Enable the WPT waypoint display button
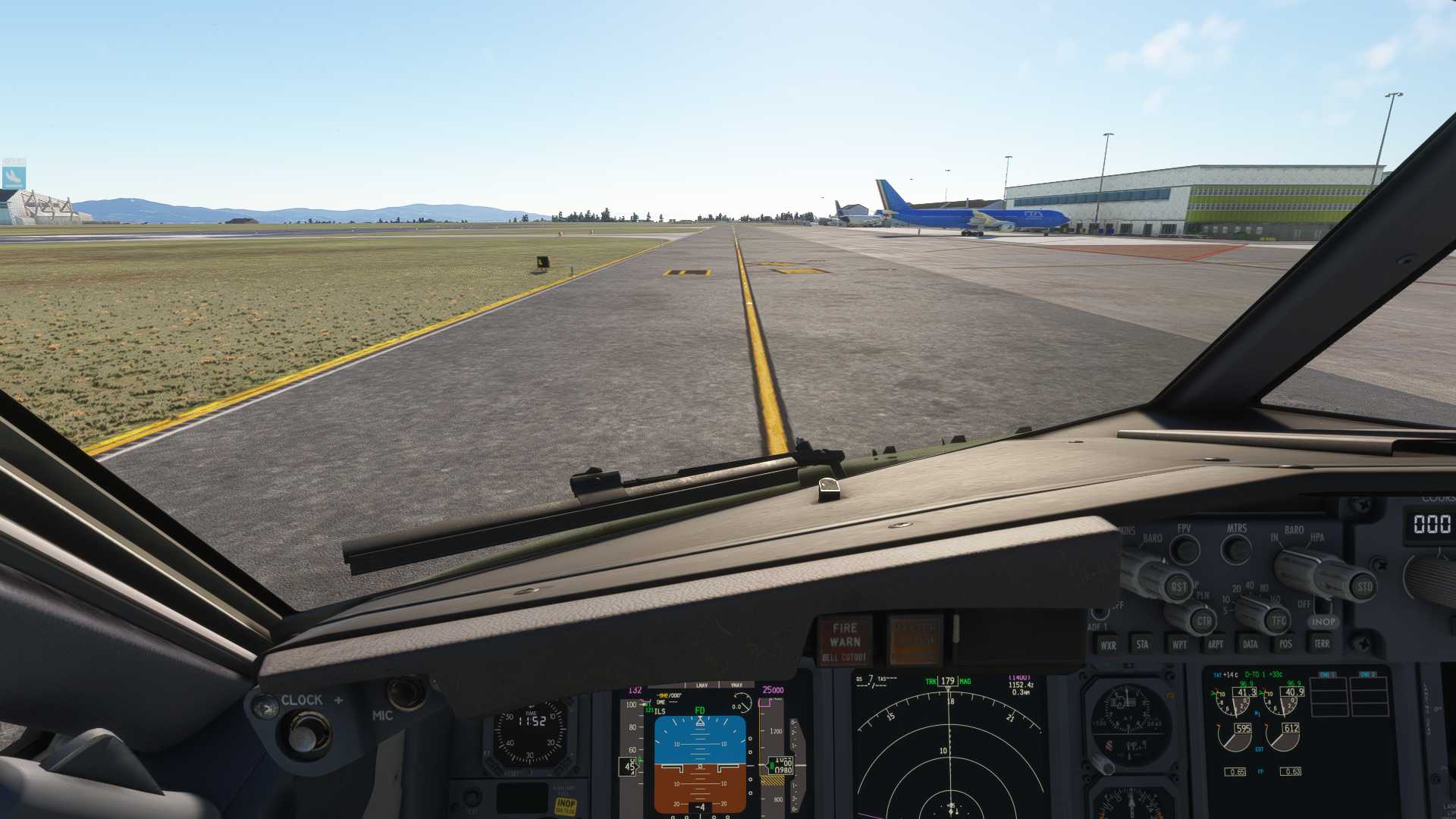Image resolution: width=1456 pixels, height=819 pixels. tap(1179, 645)
